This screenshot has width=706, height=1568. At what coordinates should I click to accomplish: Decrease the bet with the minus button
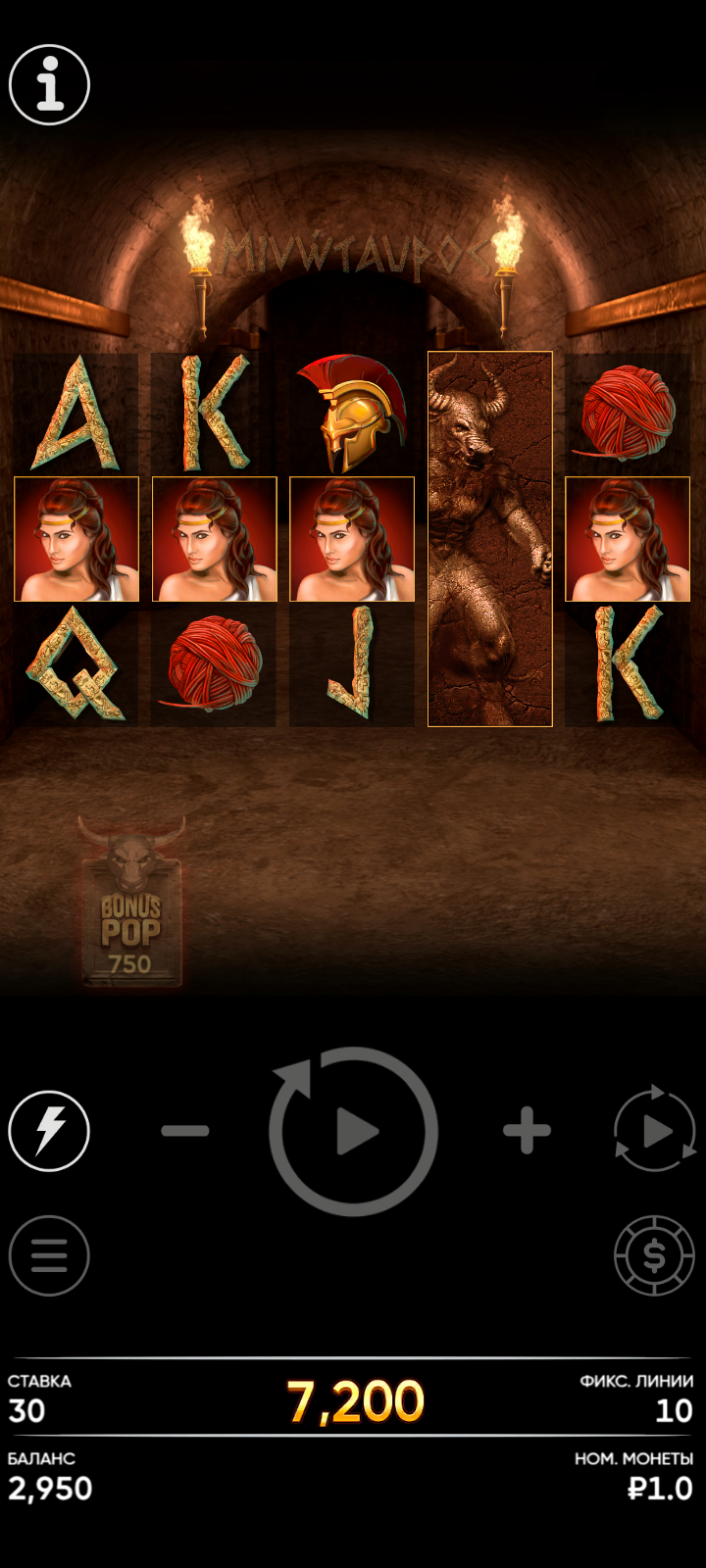tap(185, 1131)
